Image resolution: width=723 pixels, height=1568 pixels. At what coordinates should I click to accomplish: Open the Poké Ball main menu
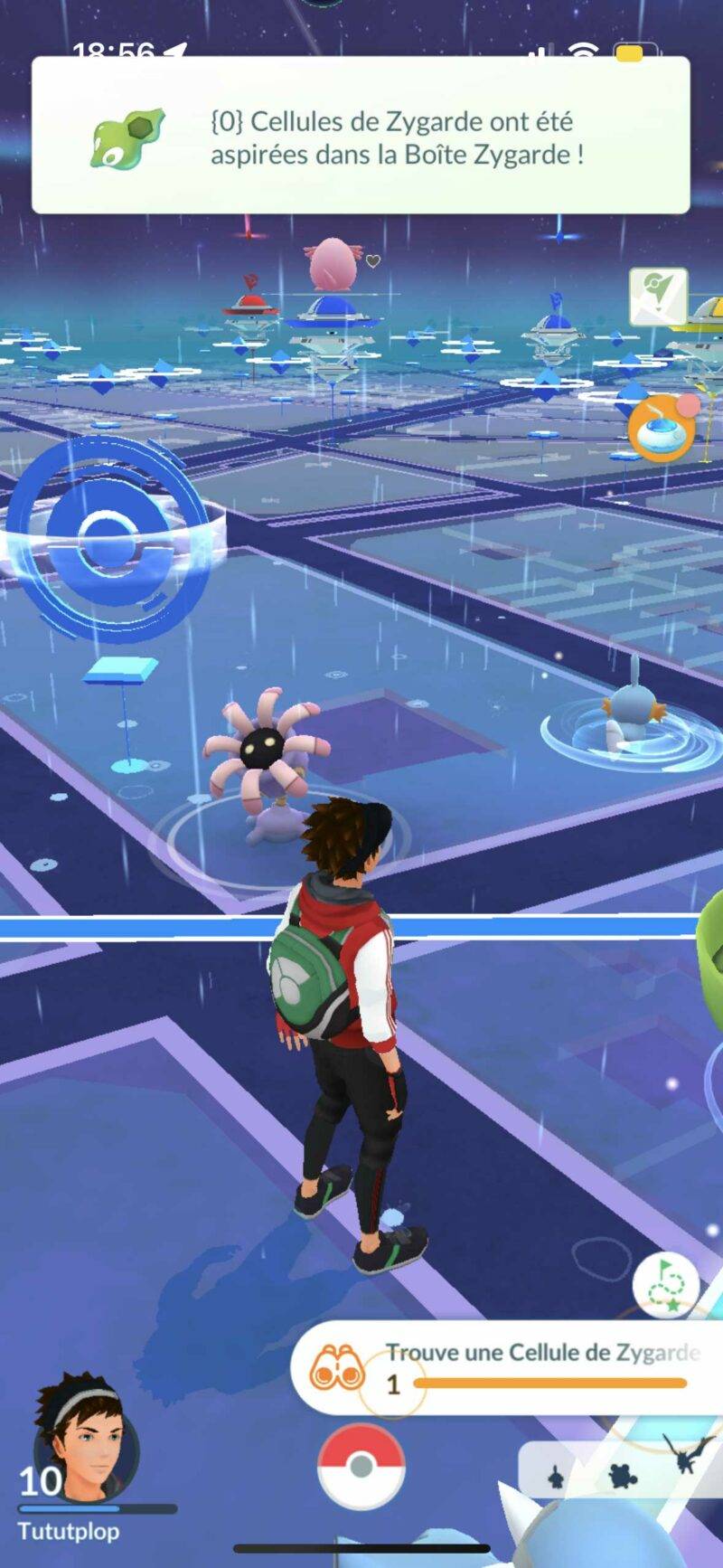coord(361,1466)
